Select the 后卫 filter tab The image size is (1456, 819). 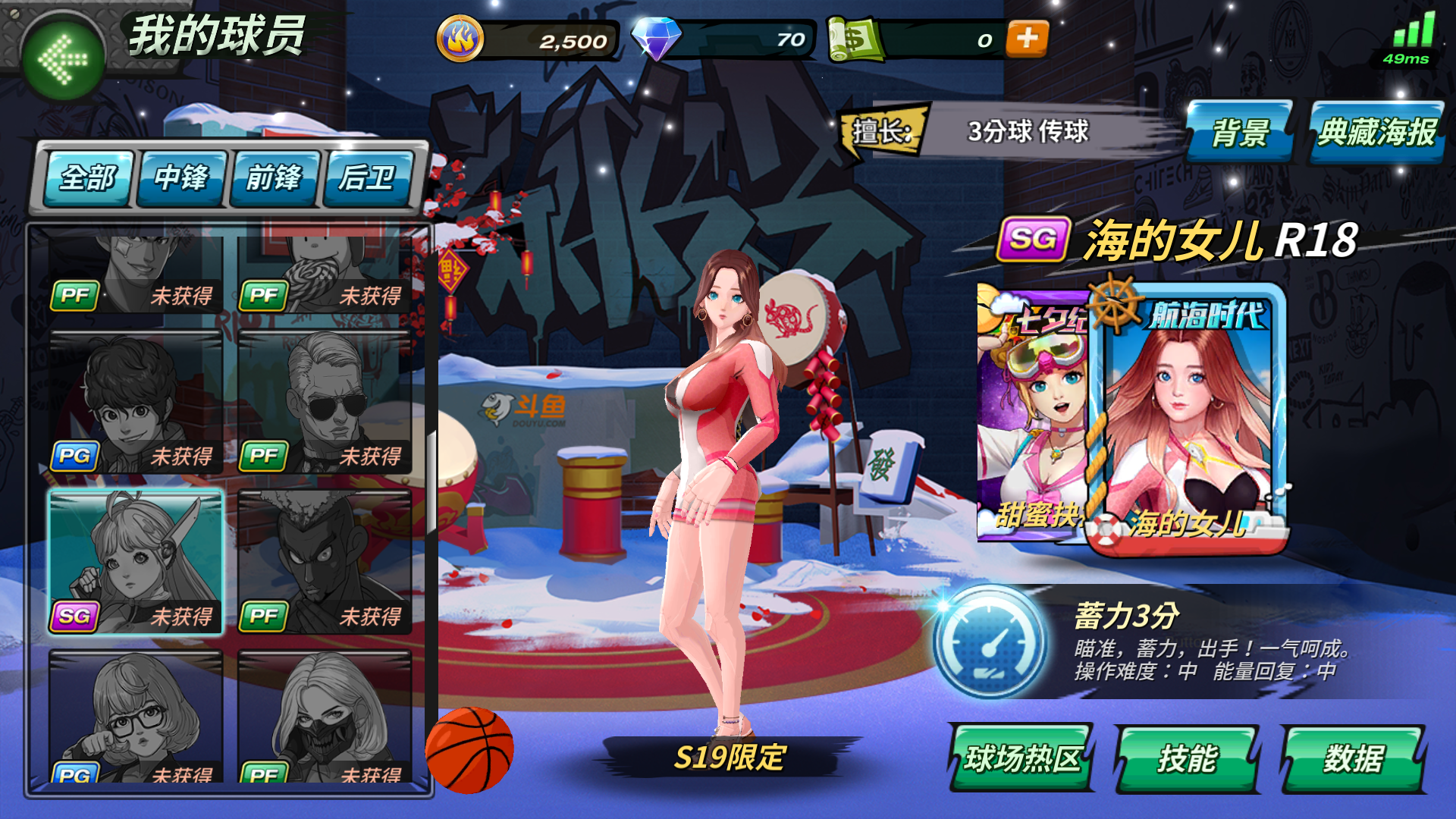(367, 178)
